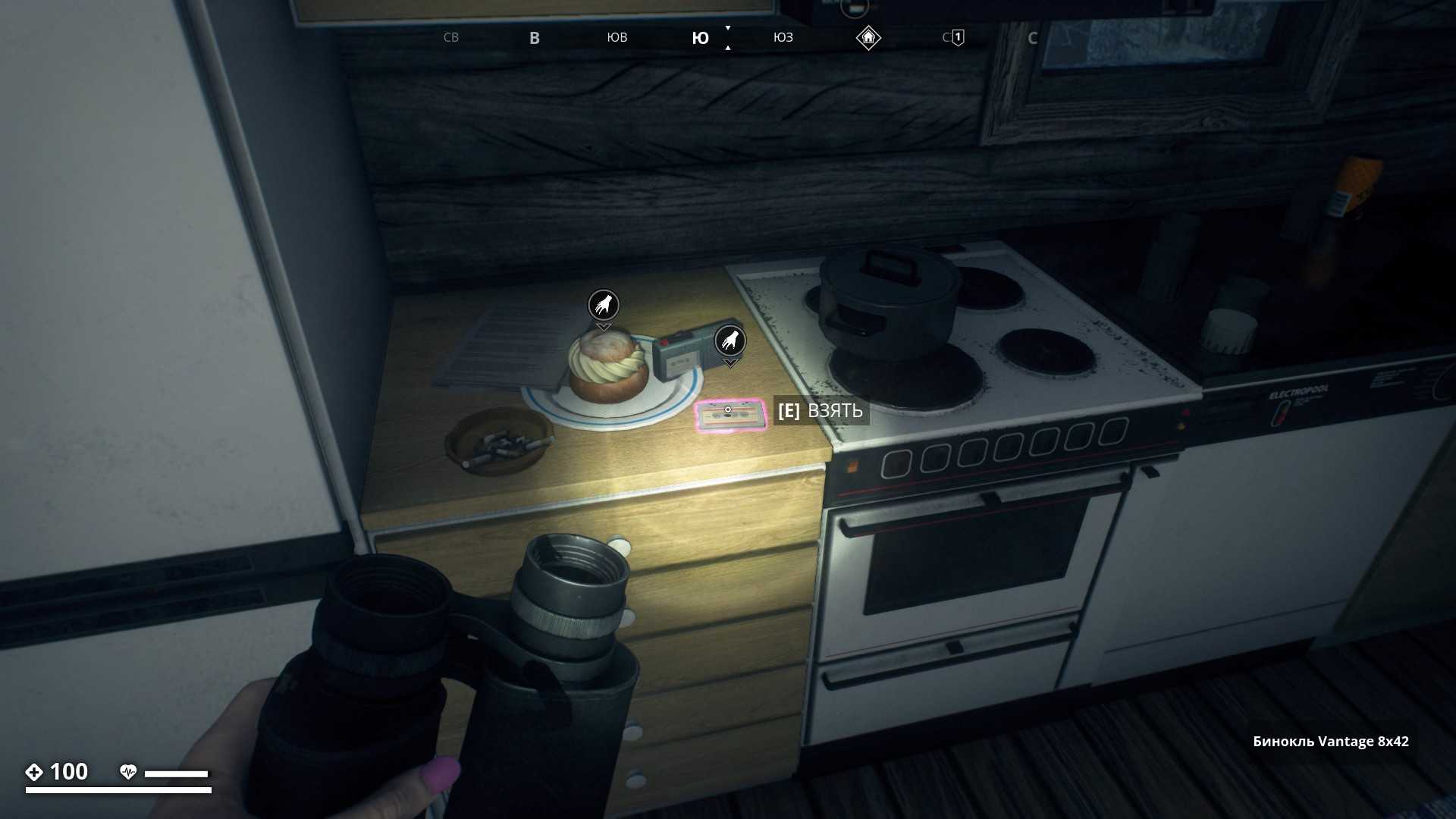Click the home marker on the compass
This screenshot has height=819, width=1456.
coord(868,37)
